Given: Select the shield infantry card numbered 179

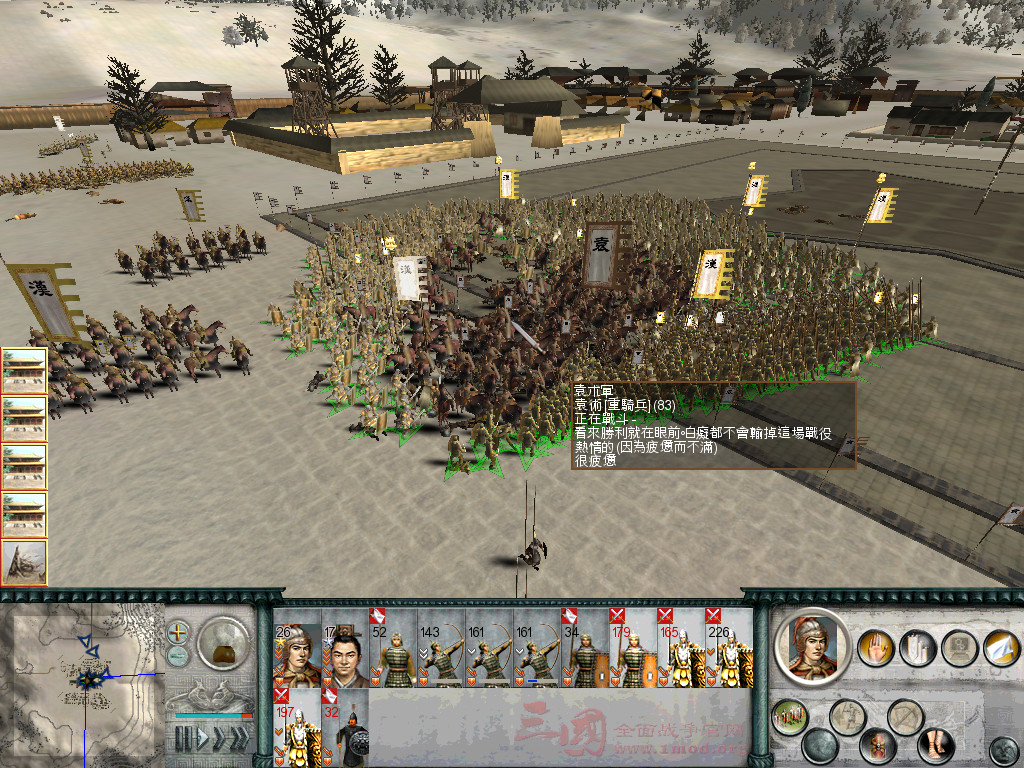Looking at the screenshot, I should tap(633, 648).
